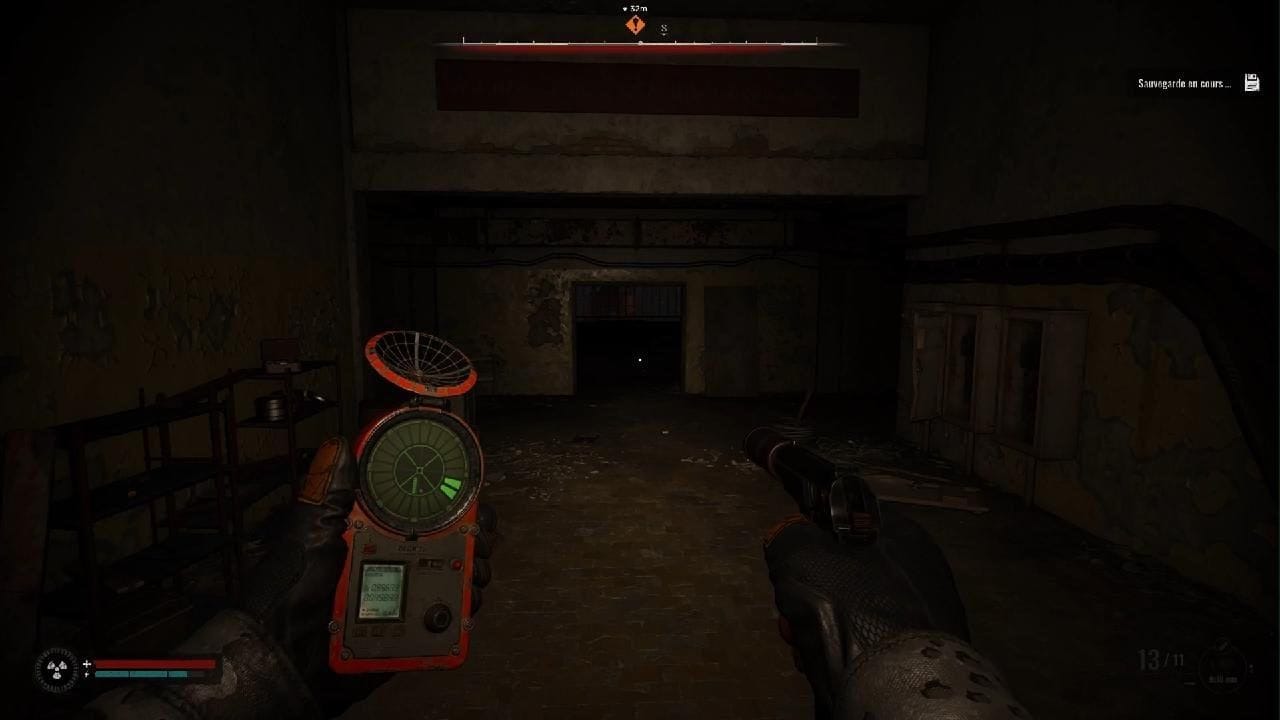
Task: Click the S compass direction marker
Action: (664, 27)
